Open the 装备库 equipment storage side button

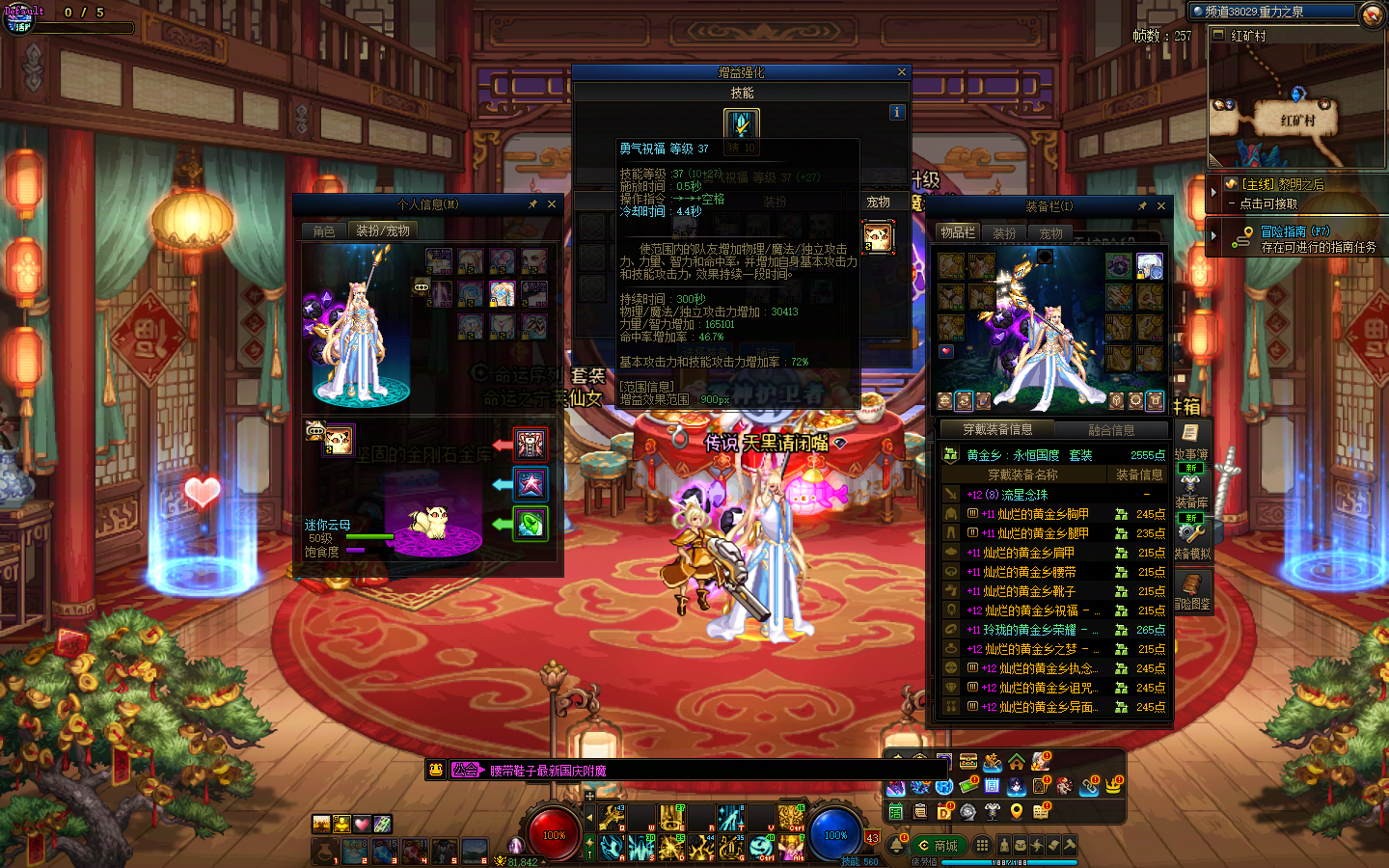1191,490
